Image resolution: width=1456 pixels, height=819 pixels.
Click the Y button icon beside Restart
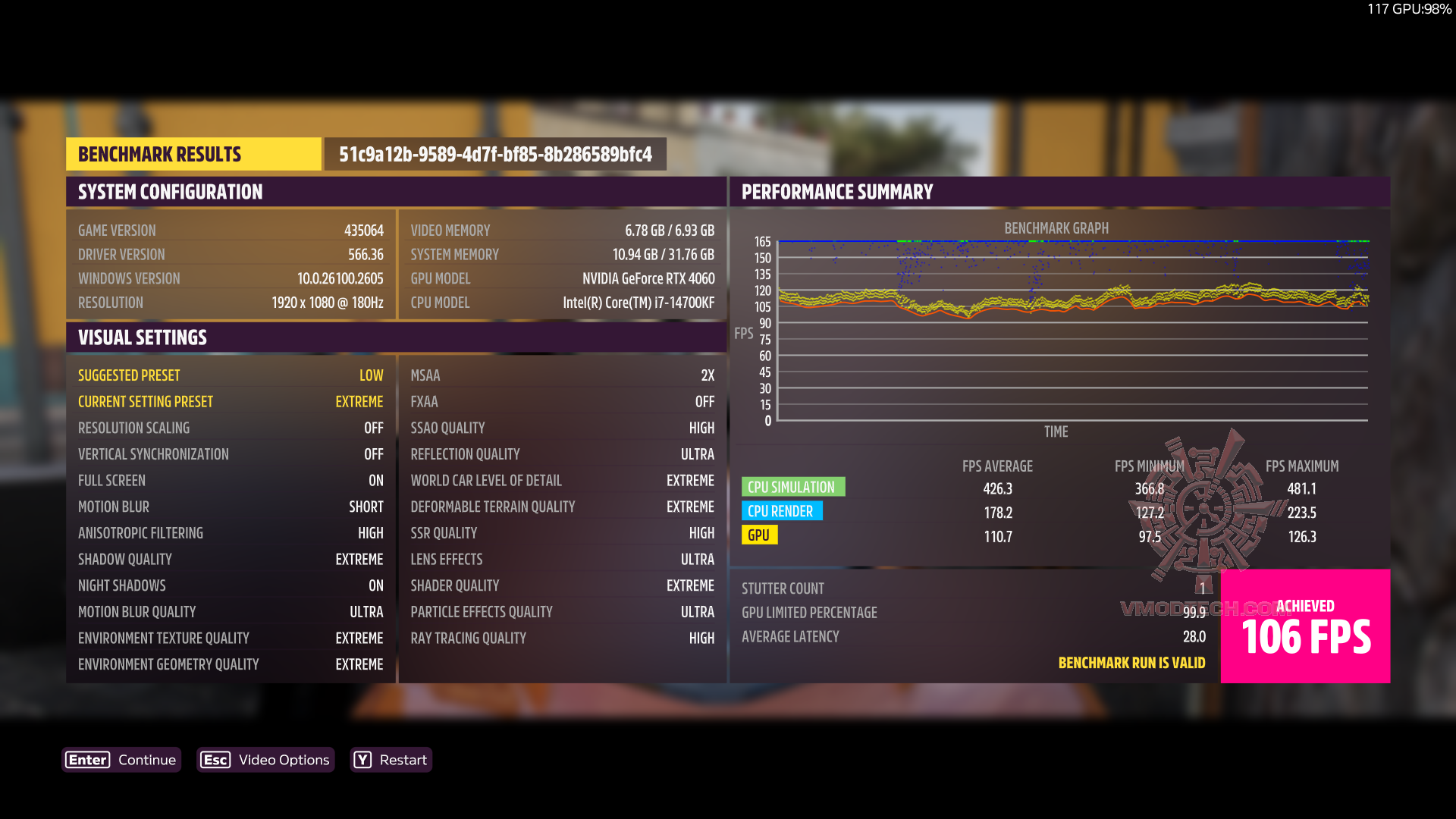tap(362, 759)
